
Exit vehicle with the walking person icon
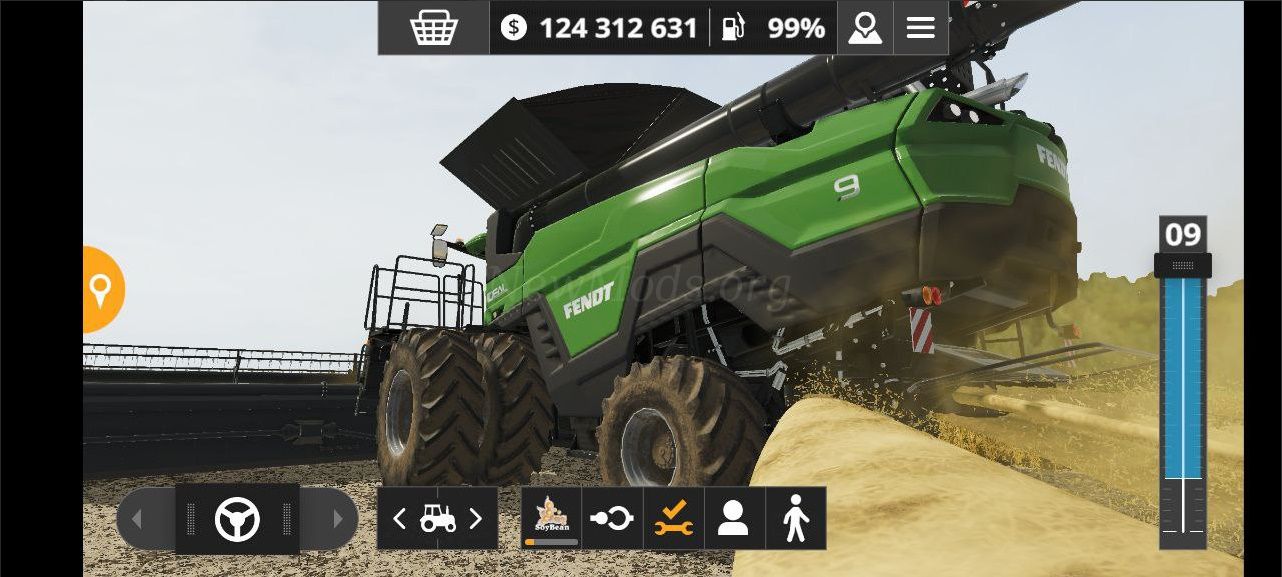tap(796, 518)
